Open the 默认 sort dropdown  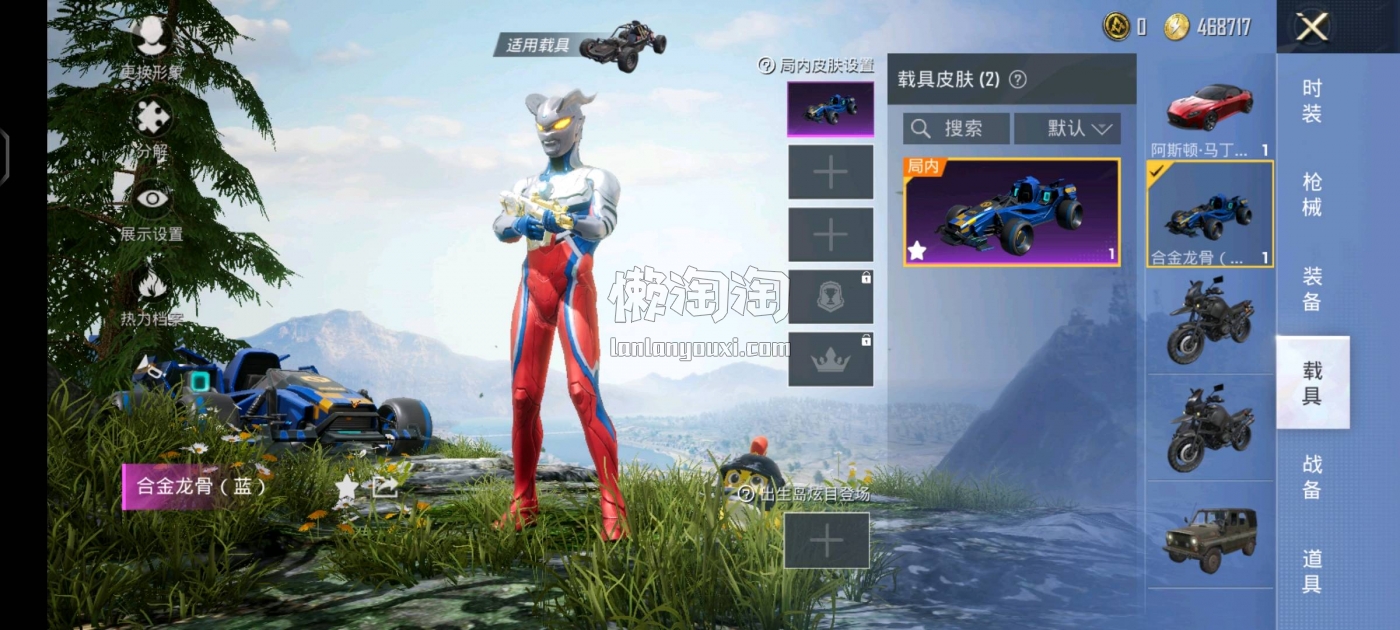click(1067, 129)
